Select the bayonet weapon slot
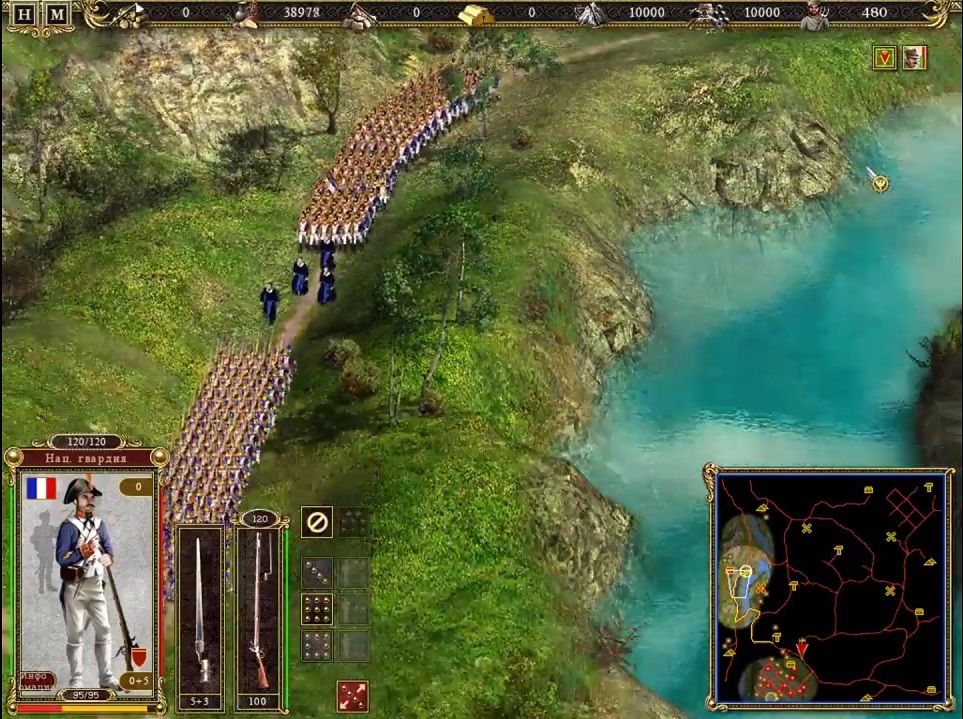This screenshot has width=963, height=719. 200,608
